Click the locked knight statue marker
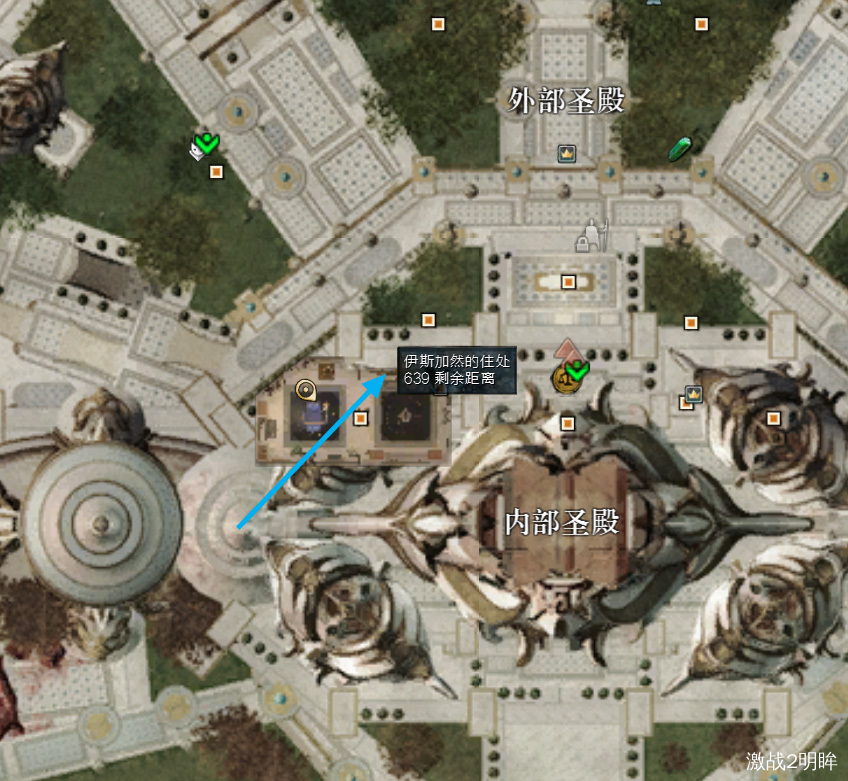 click(x=593, y=236)
